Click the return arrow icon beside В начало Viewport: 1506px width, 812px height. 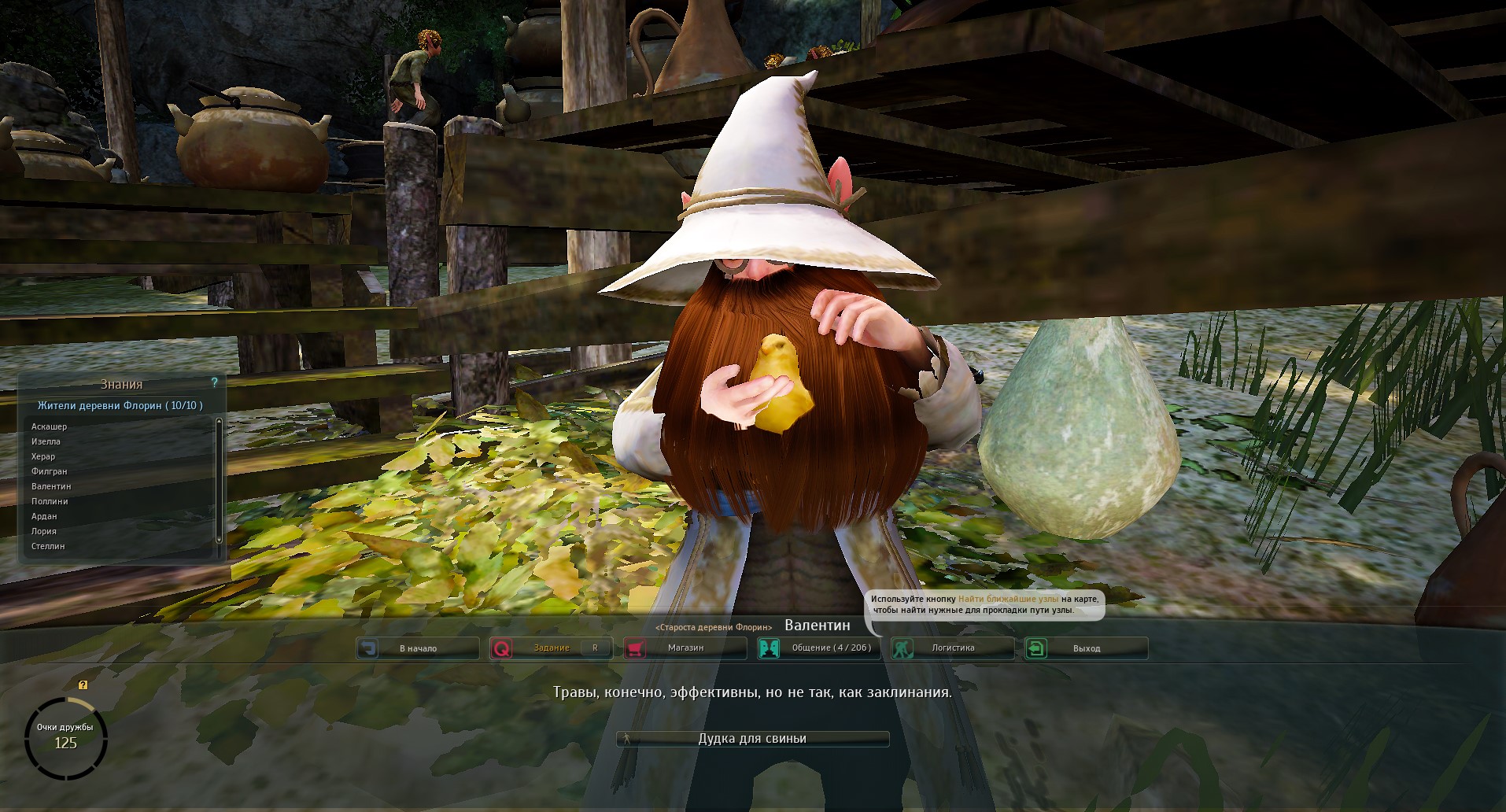tap(368, 648)
